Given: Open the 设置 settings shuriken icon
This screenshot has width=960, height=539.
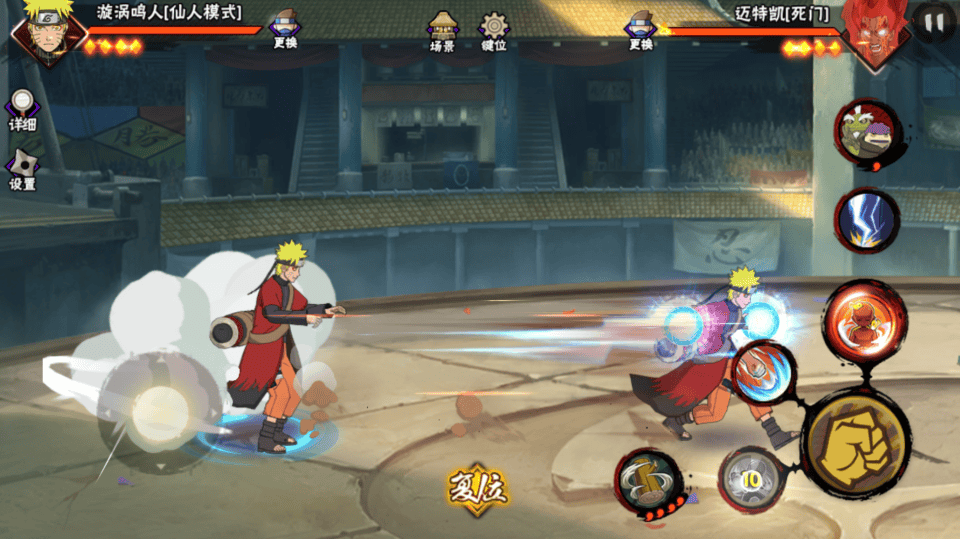Looking at the screenshot, I should tap(22, 170).
